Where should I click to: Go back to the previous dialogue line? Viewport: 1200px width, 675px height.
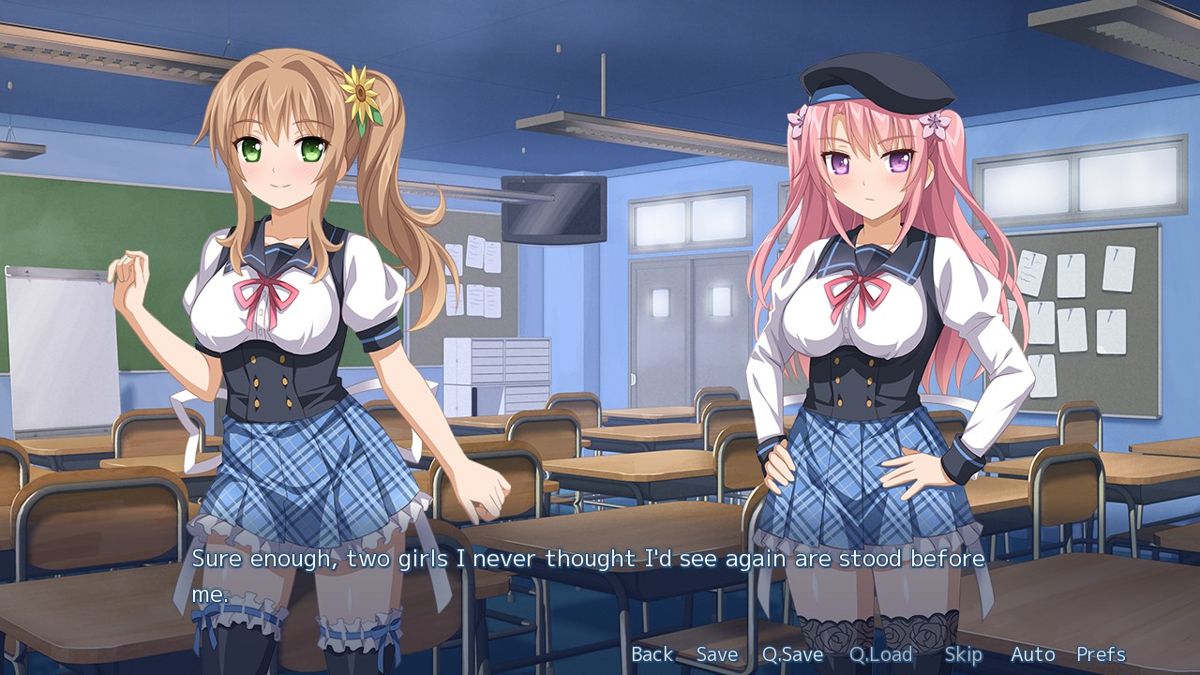(652, 655)
